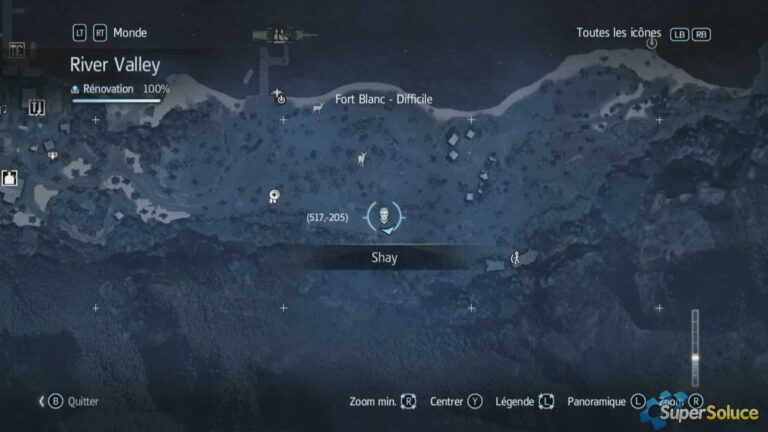Select the Fort Blanc marker label

click(x=384, y=99)
